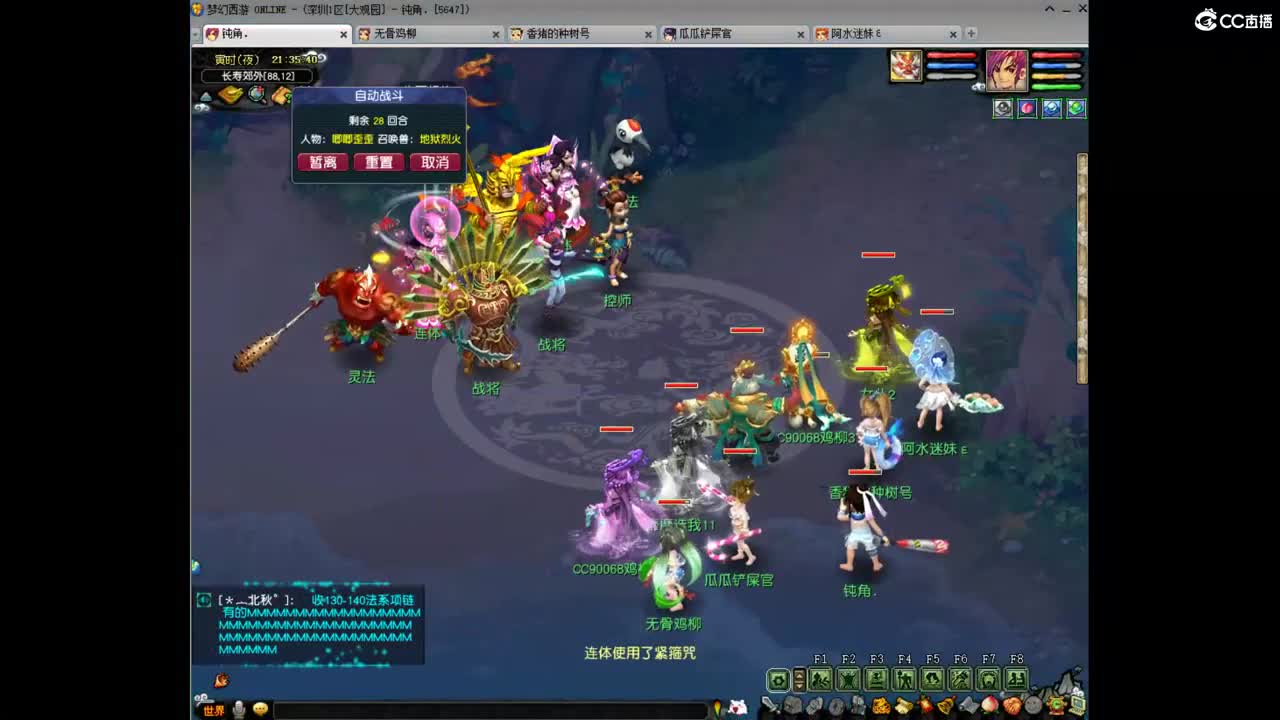Select the F7 skill icon
Image resolution: width=1280 pixels, height=720 pixels.
pyautogui.click(x=989, y=677)
